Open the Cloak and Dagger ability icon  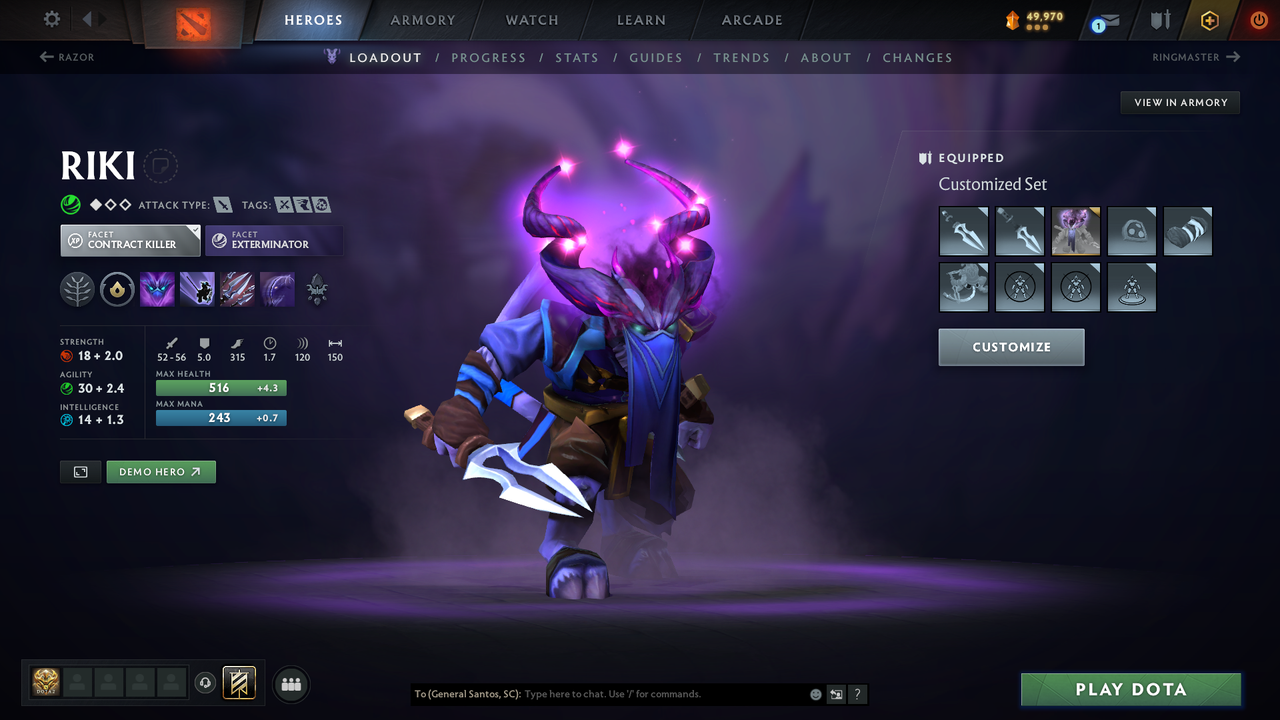click(277, 289)
